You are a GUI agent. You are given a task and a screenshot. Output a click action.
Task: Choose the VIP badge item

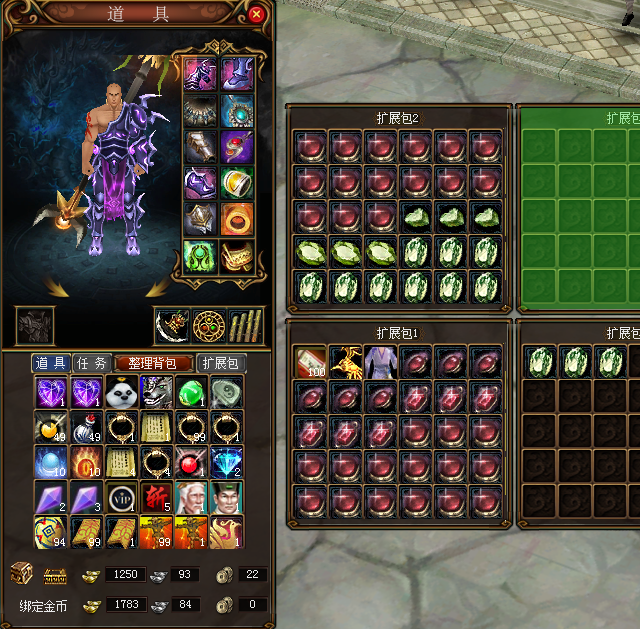click(120, 498)
